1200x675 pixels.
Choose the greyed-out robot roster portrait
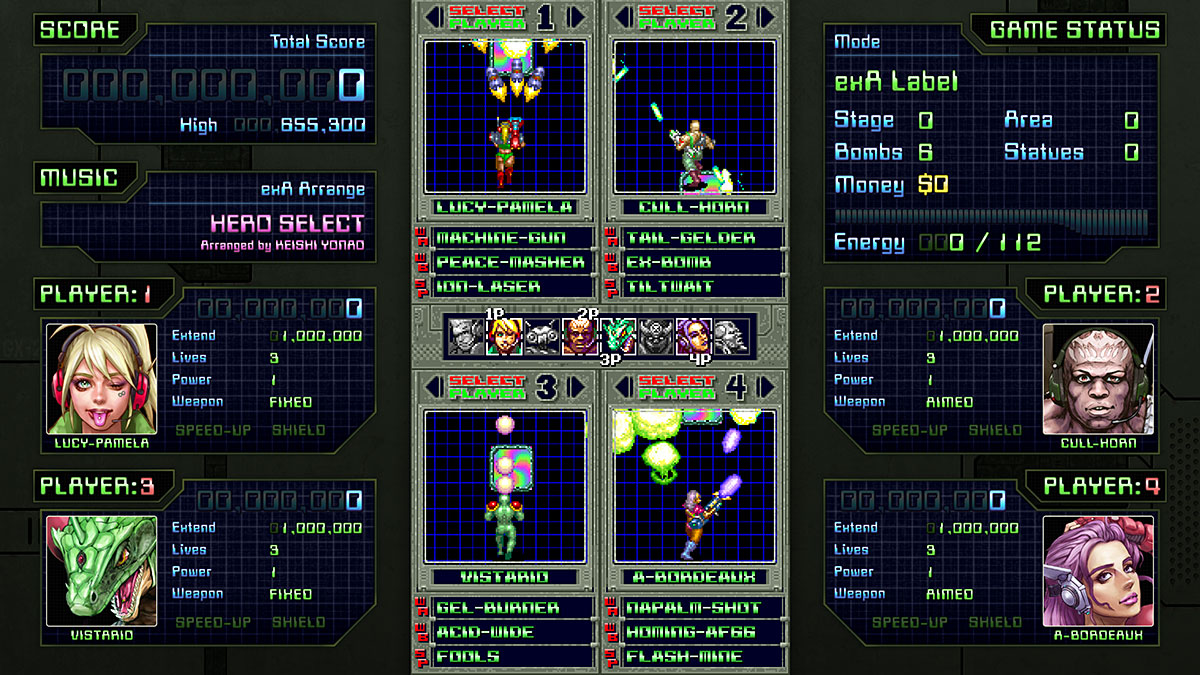pyautogui.click(x=542, y=337)
